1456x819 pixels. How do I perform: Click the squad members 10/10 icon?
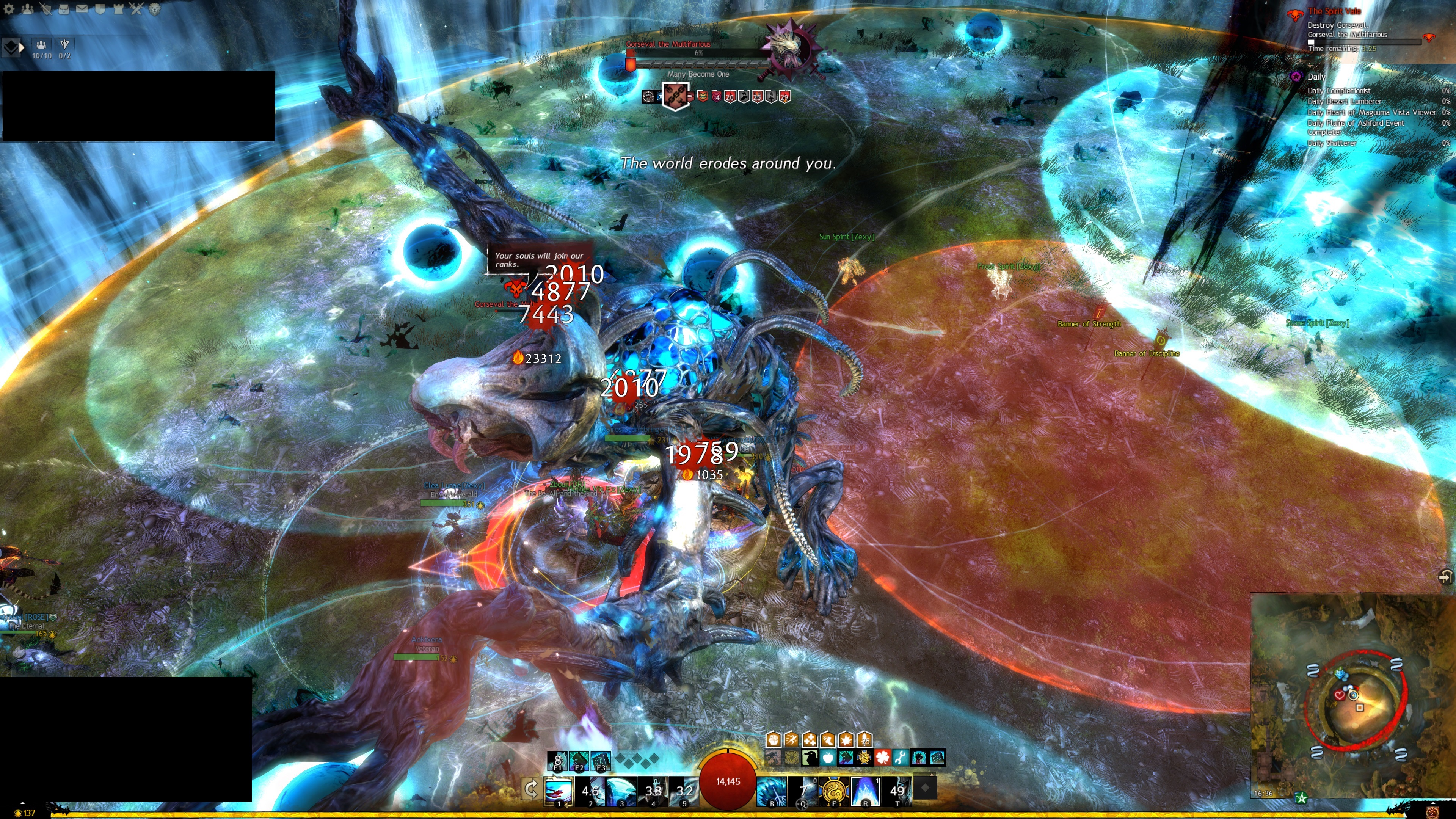coord(41,45)
